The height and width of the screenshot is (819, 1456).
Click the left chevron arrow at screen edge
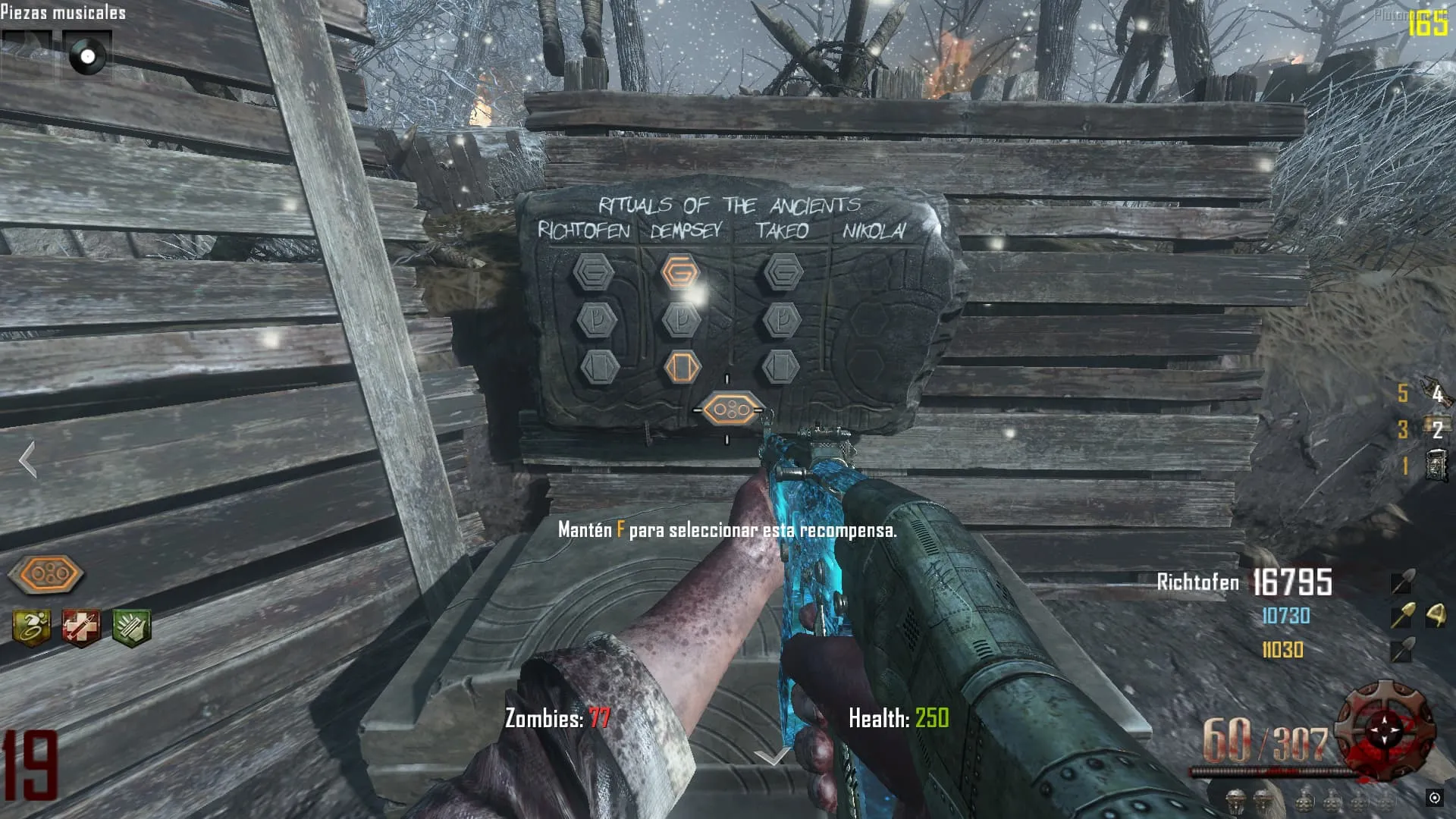tap(28, 460)
